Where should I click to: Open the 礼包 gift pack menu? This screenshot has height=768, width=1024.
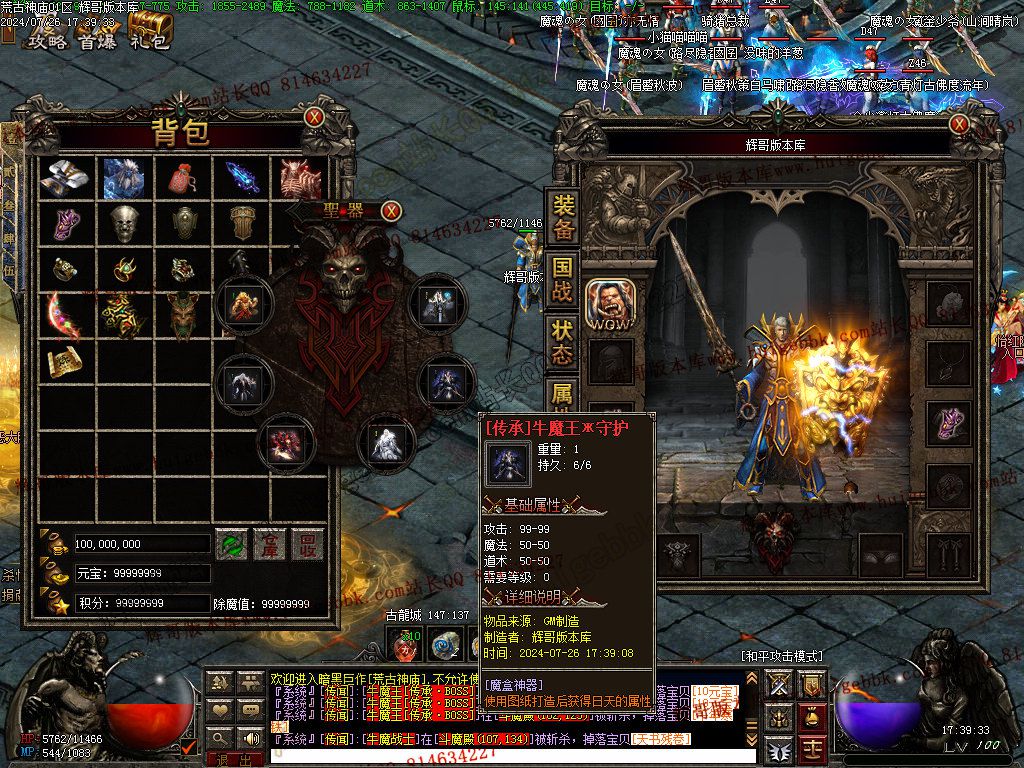150,41
